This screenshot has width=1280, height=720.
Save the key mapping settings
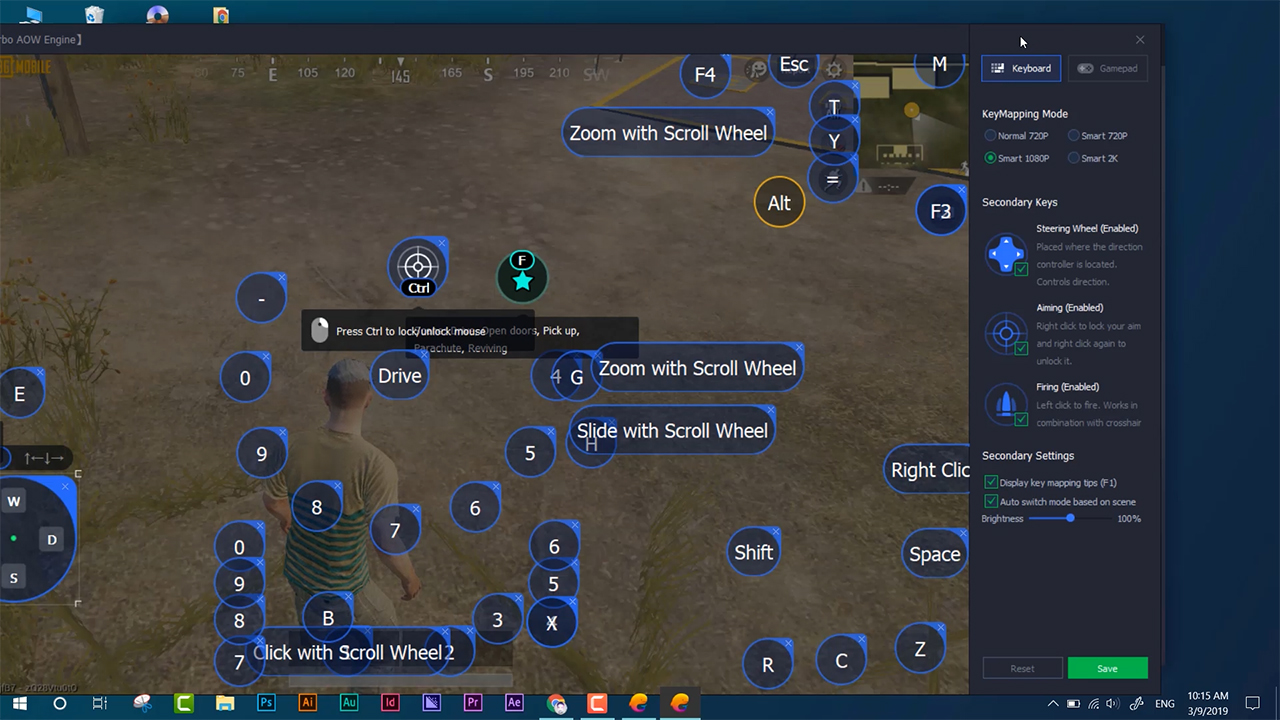coord(1107,668)
